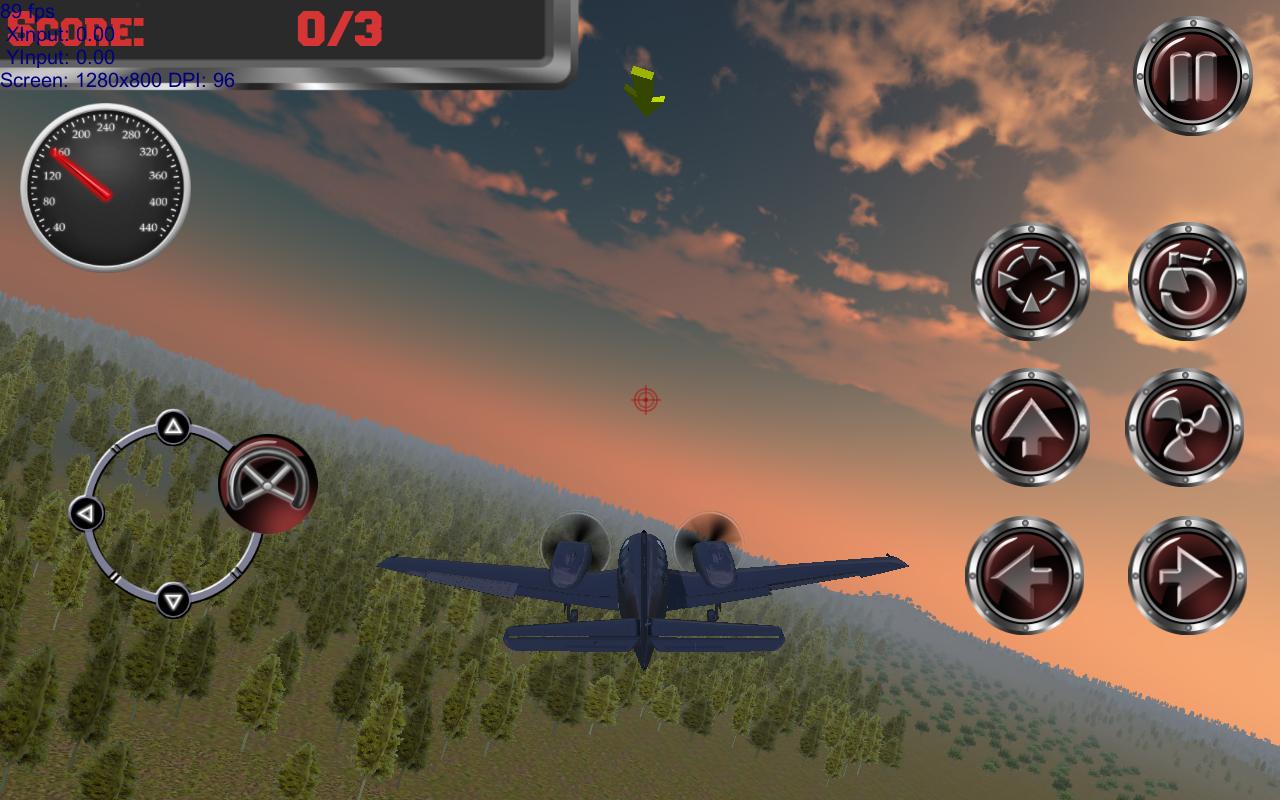Toggle autopilot via the steering wheel
The height and width of the screenshot is (800, 1280).
point(266,483)
